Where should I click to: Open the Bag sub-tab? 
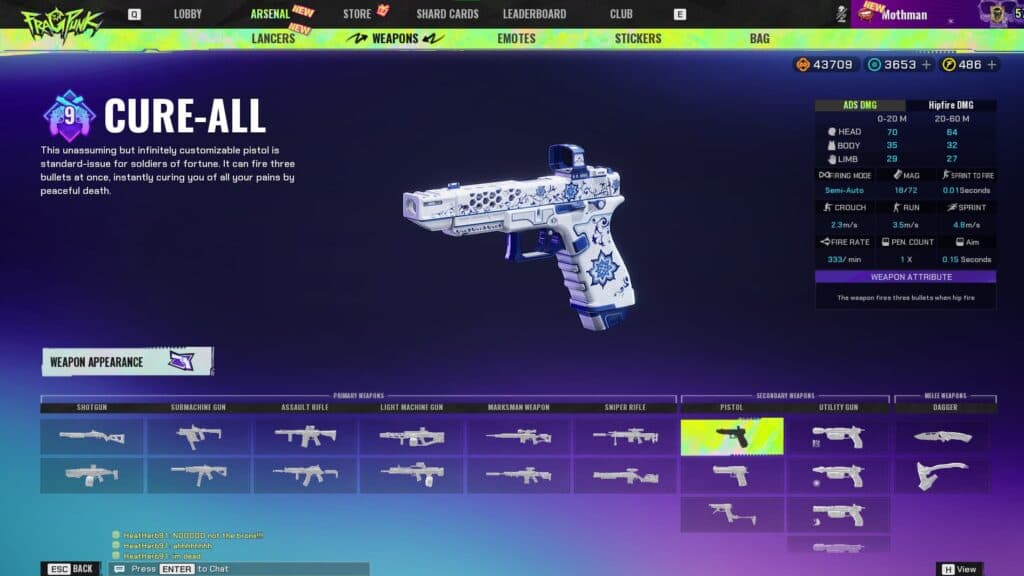(x=759, y=39)
